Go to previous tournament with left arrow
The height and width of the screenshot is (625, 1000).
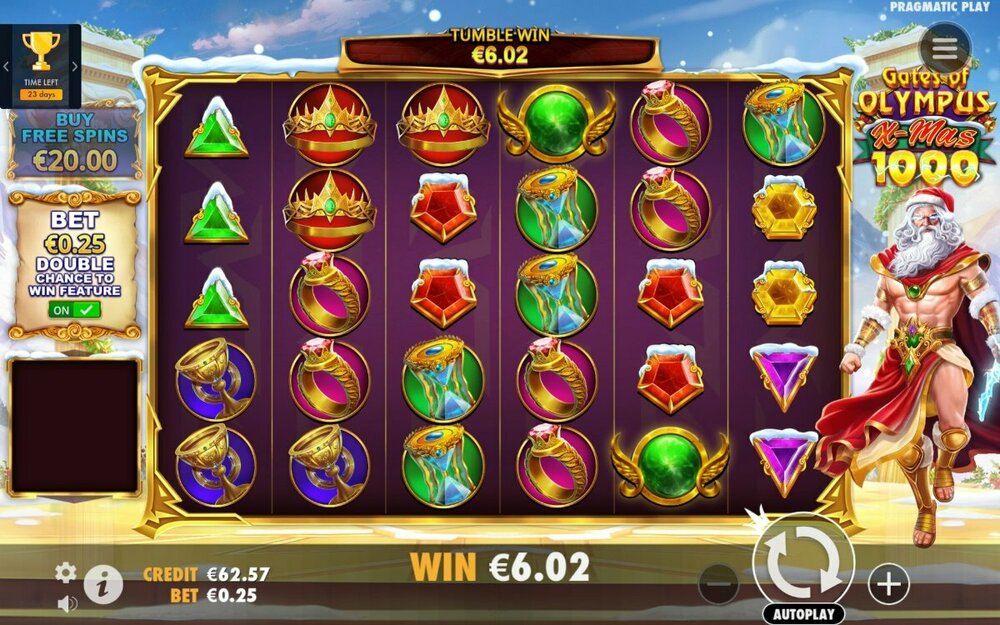point(8,67)
